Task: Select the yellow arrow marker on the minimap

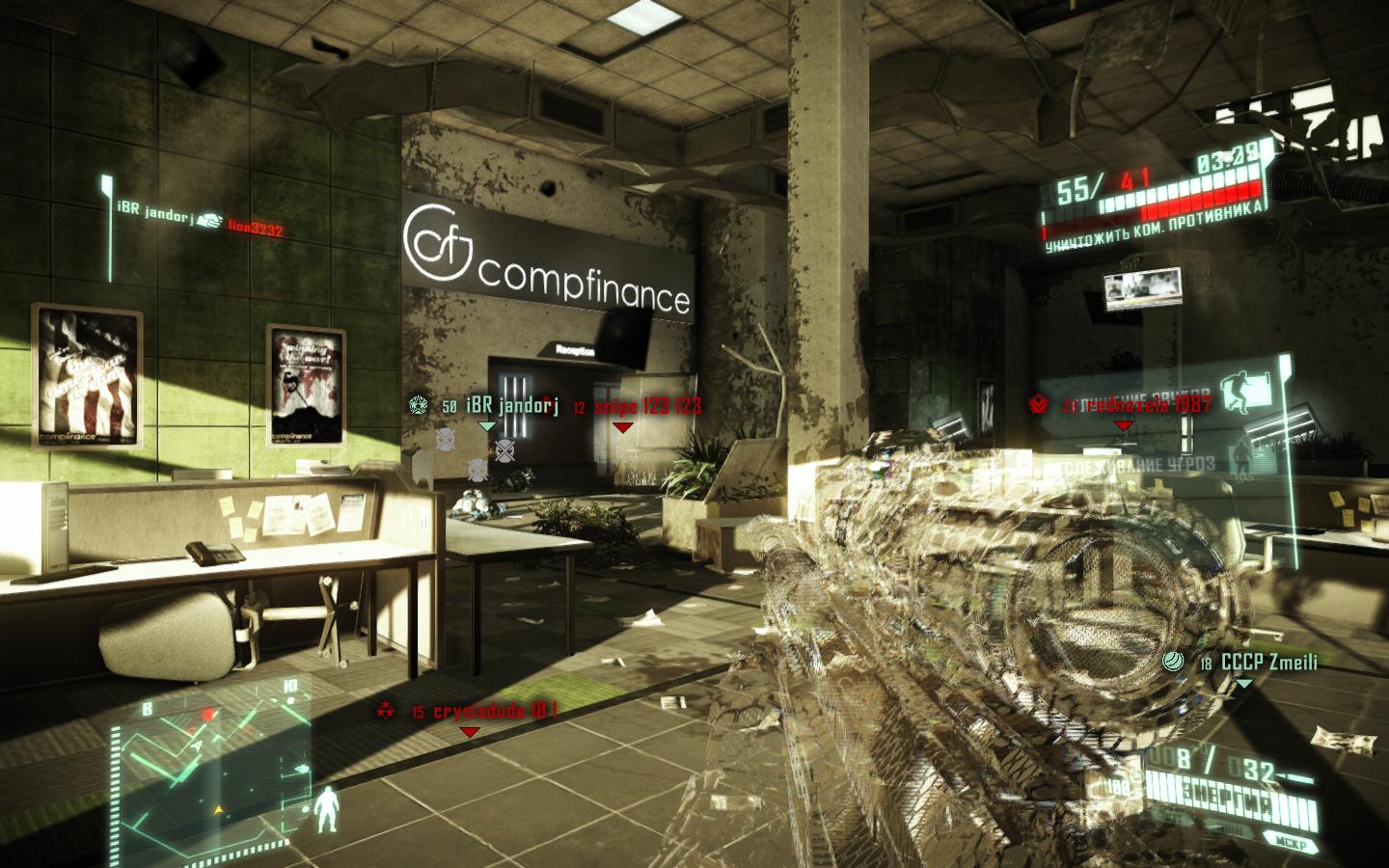Action: pos(219,805)
